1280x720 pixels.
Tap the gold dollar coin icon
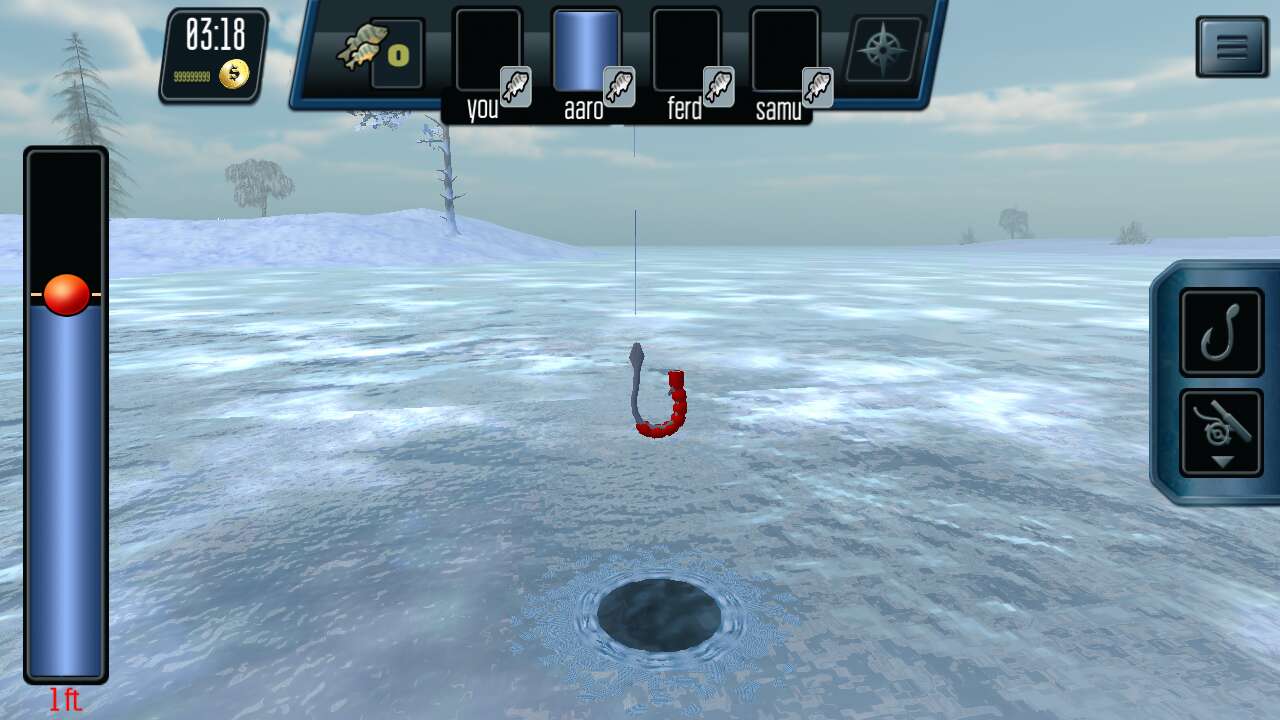(233, 75)
